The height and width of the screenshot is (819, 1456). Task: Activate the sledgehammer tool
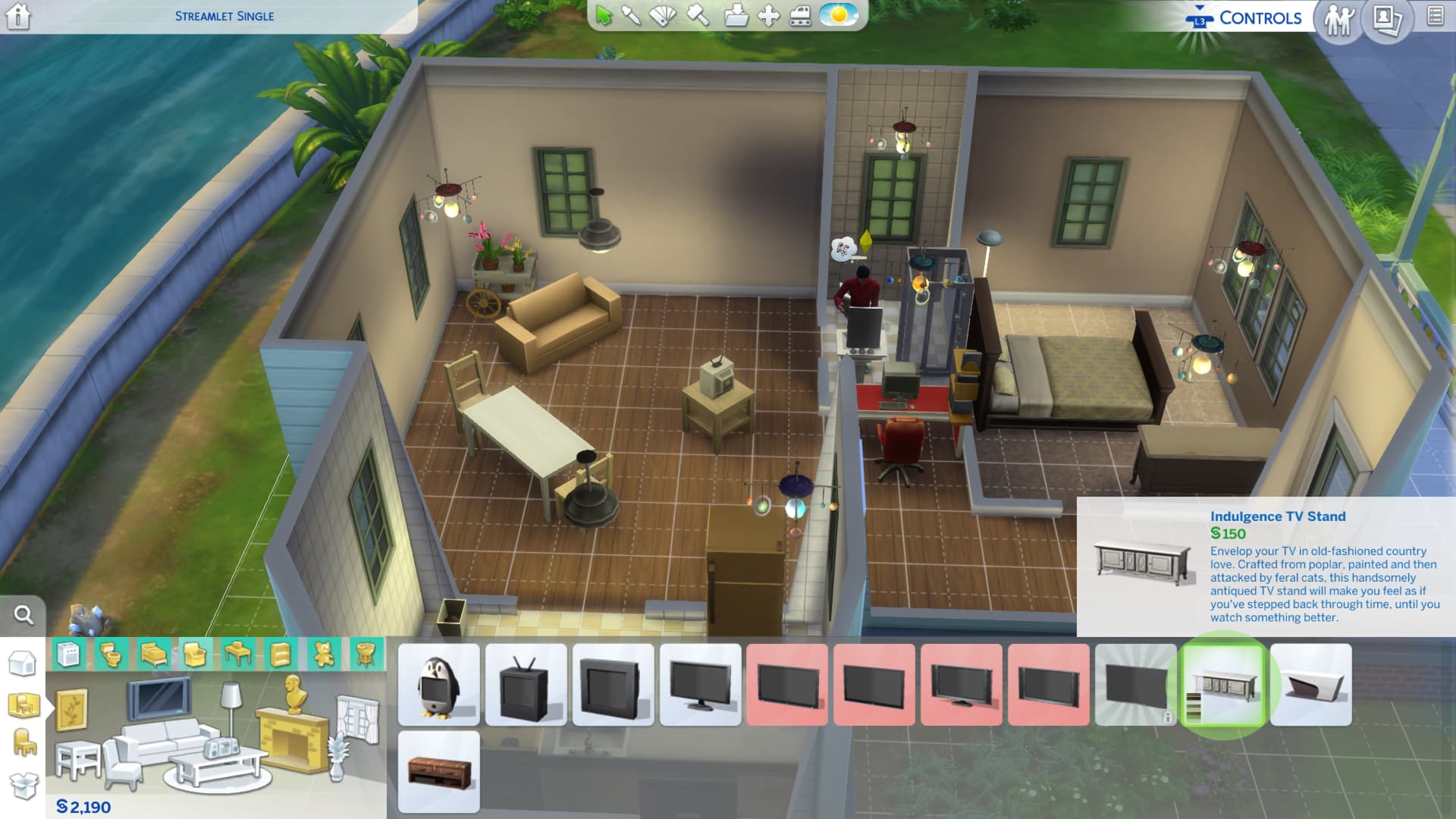click(x=698, y=15)
